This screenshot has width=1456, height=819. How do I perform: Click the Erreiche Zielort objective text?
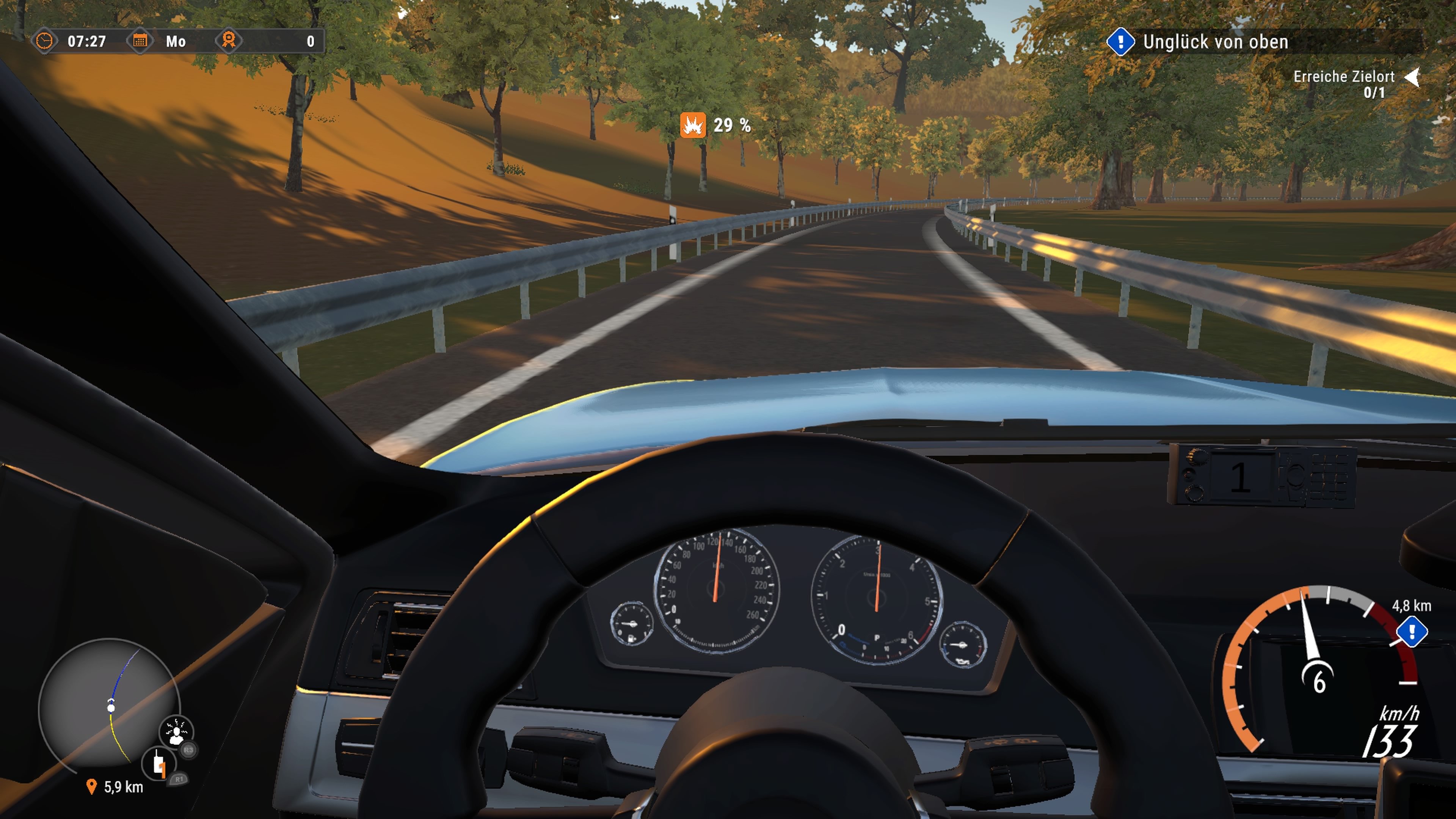[x=1345, y=77]
